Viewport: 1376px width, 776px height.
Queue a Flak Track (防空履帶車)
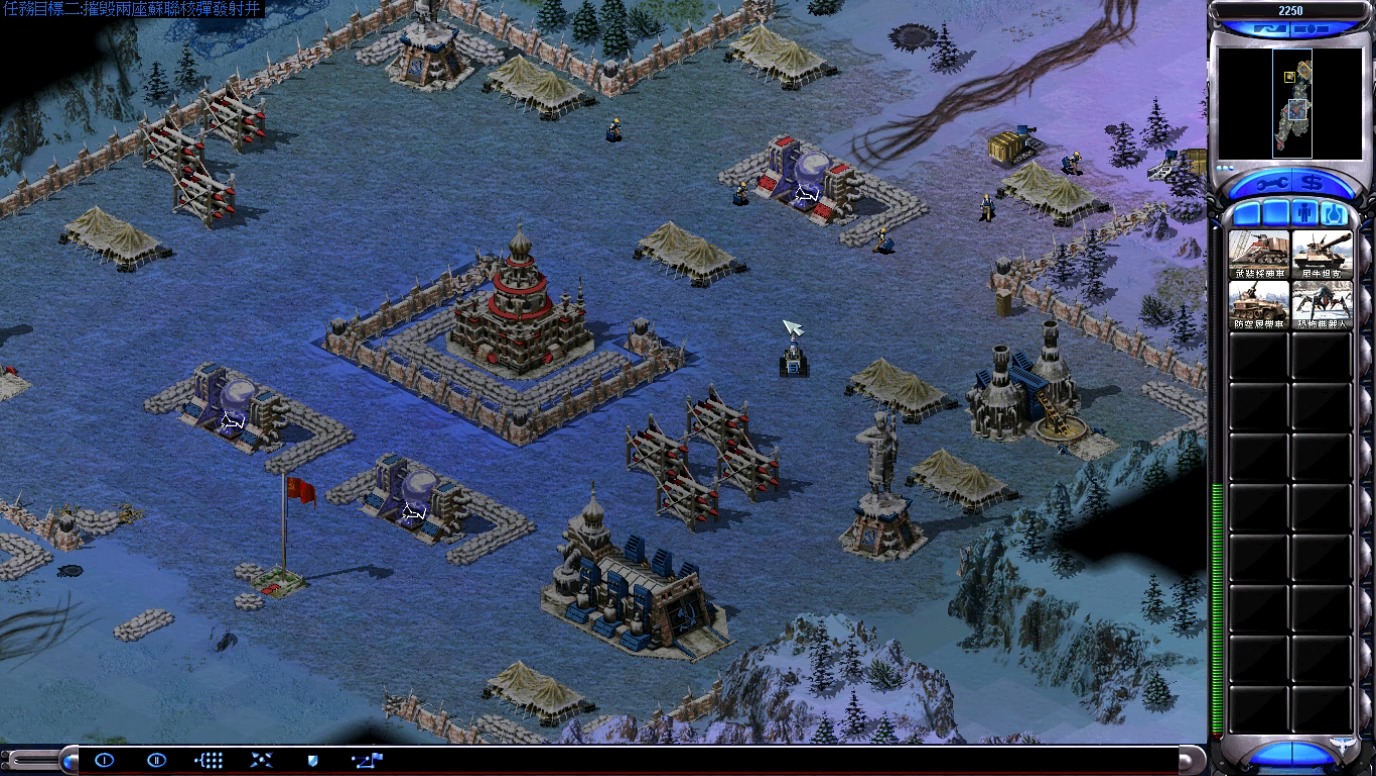1259,305
